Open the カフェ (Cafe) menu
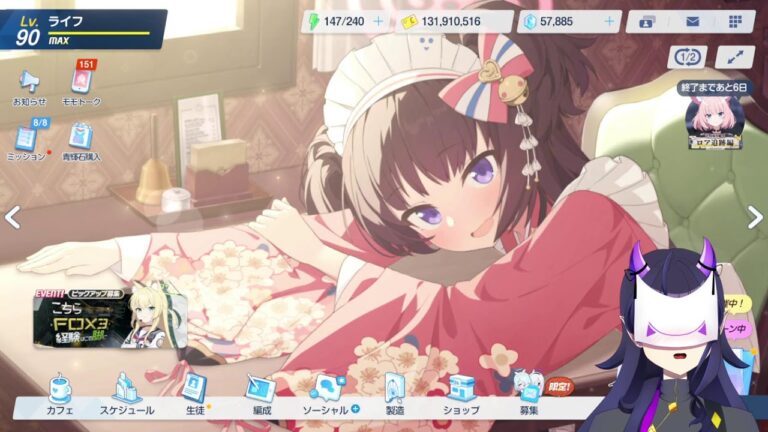768x432 pixels. (60, 393)
